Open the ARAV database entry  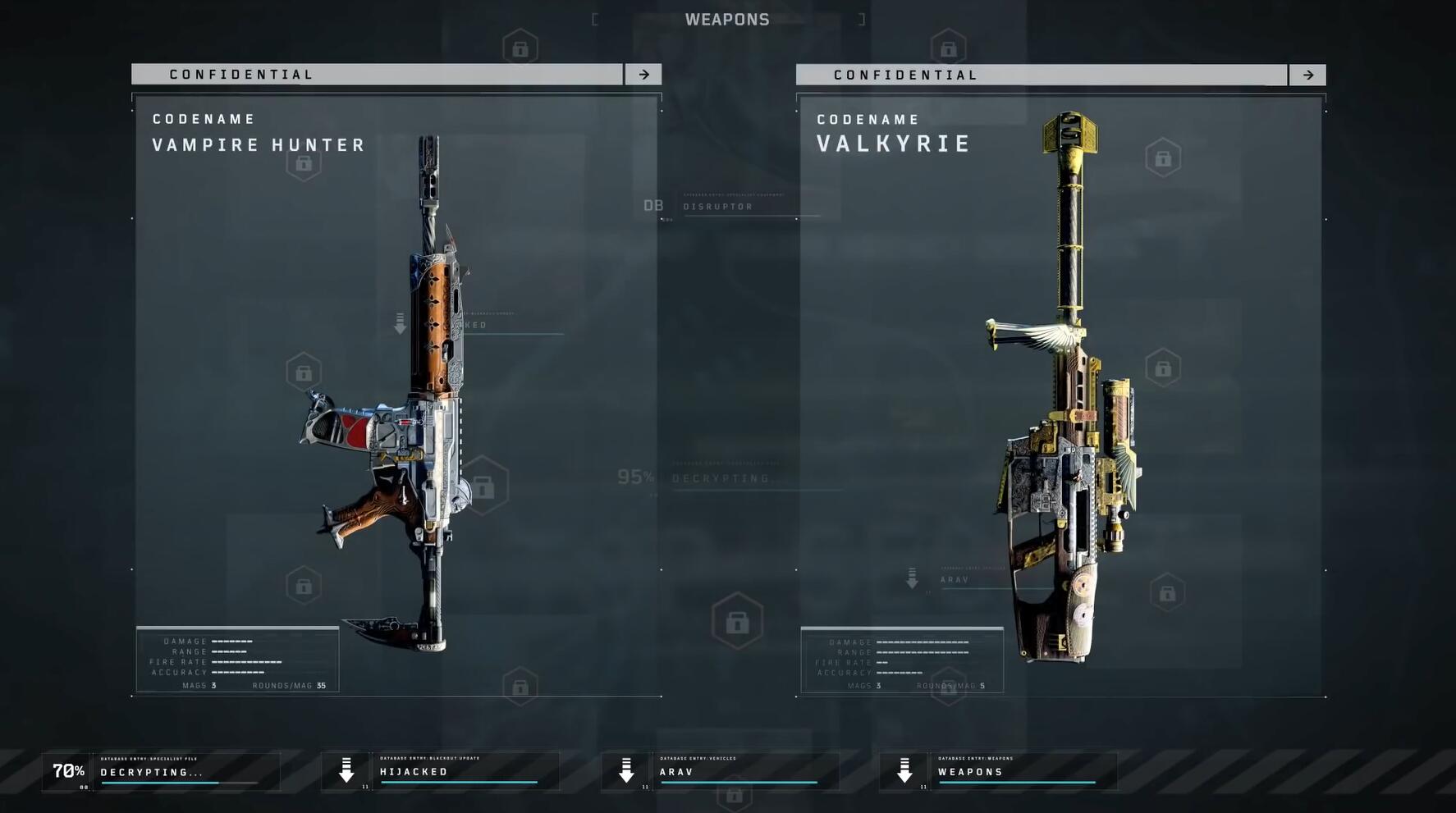[721, 772]
